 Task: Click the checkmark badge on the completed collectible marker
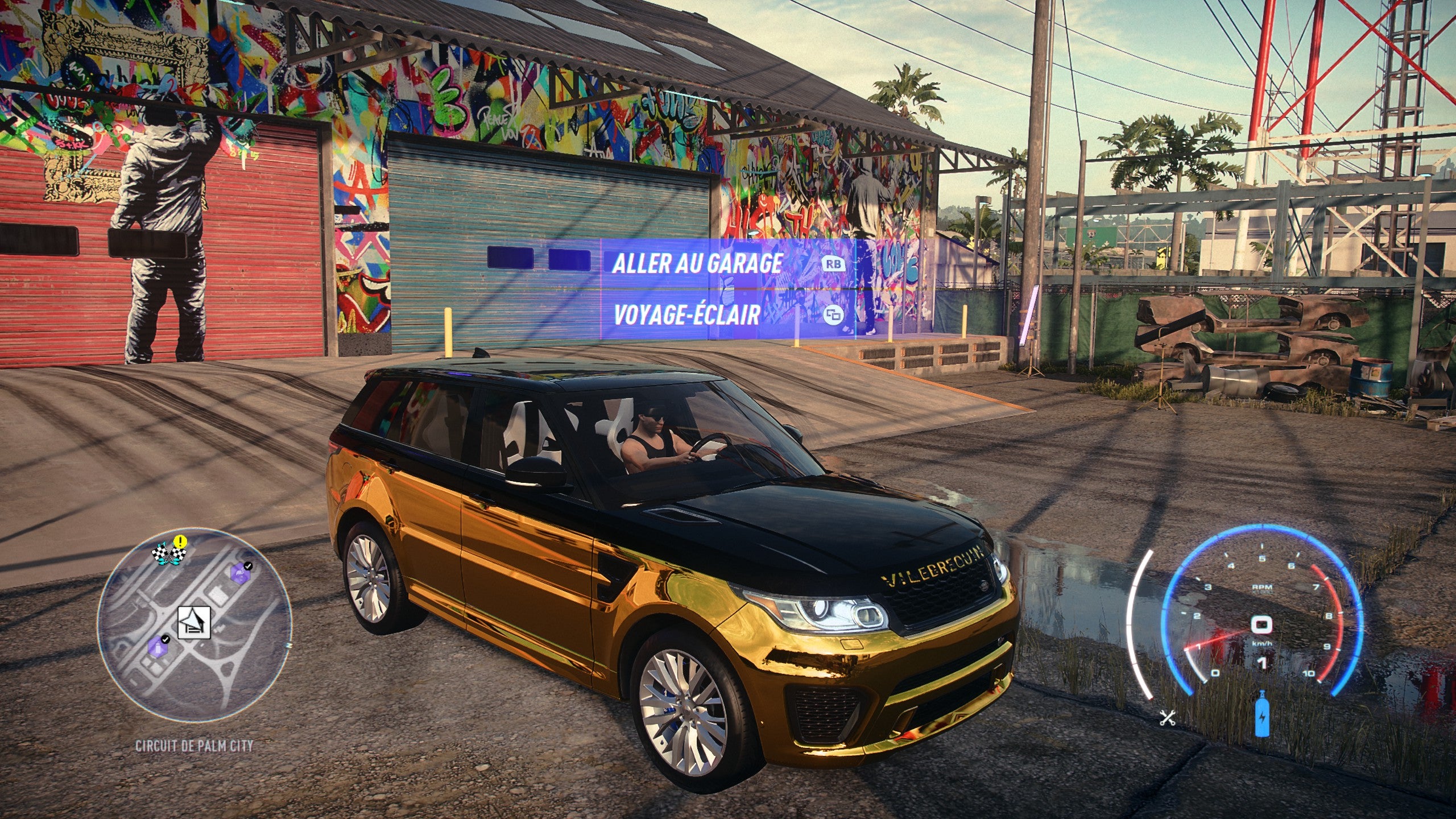166,640
